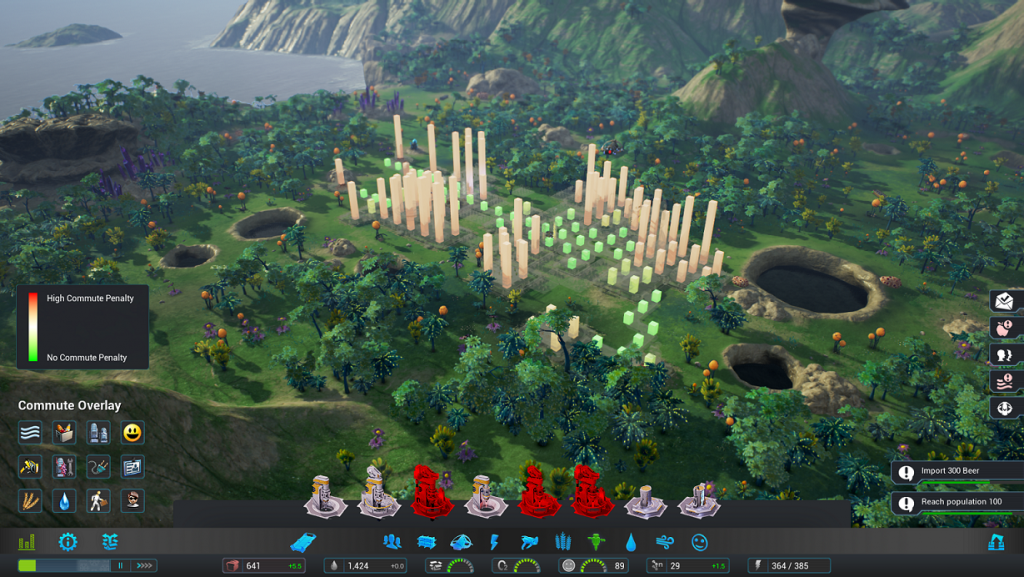This screenshot has width=1024, height=577.
Task: Select the sunglasses face overlay icon
Action: tap(132, 500)
